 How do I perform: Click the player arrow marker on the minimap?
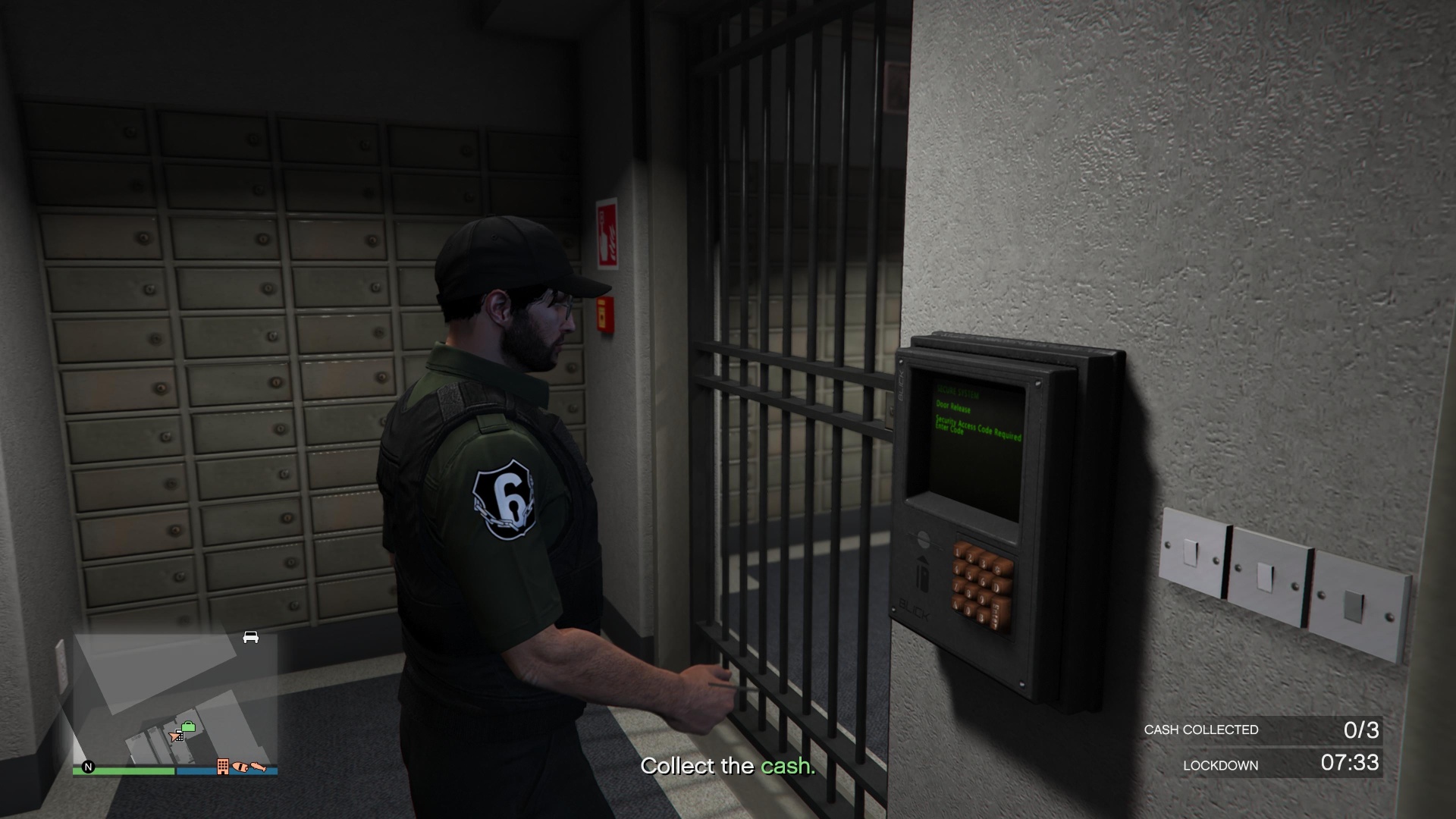point(174,737)
